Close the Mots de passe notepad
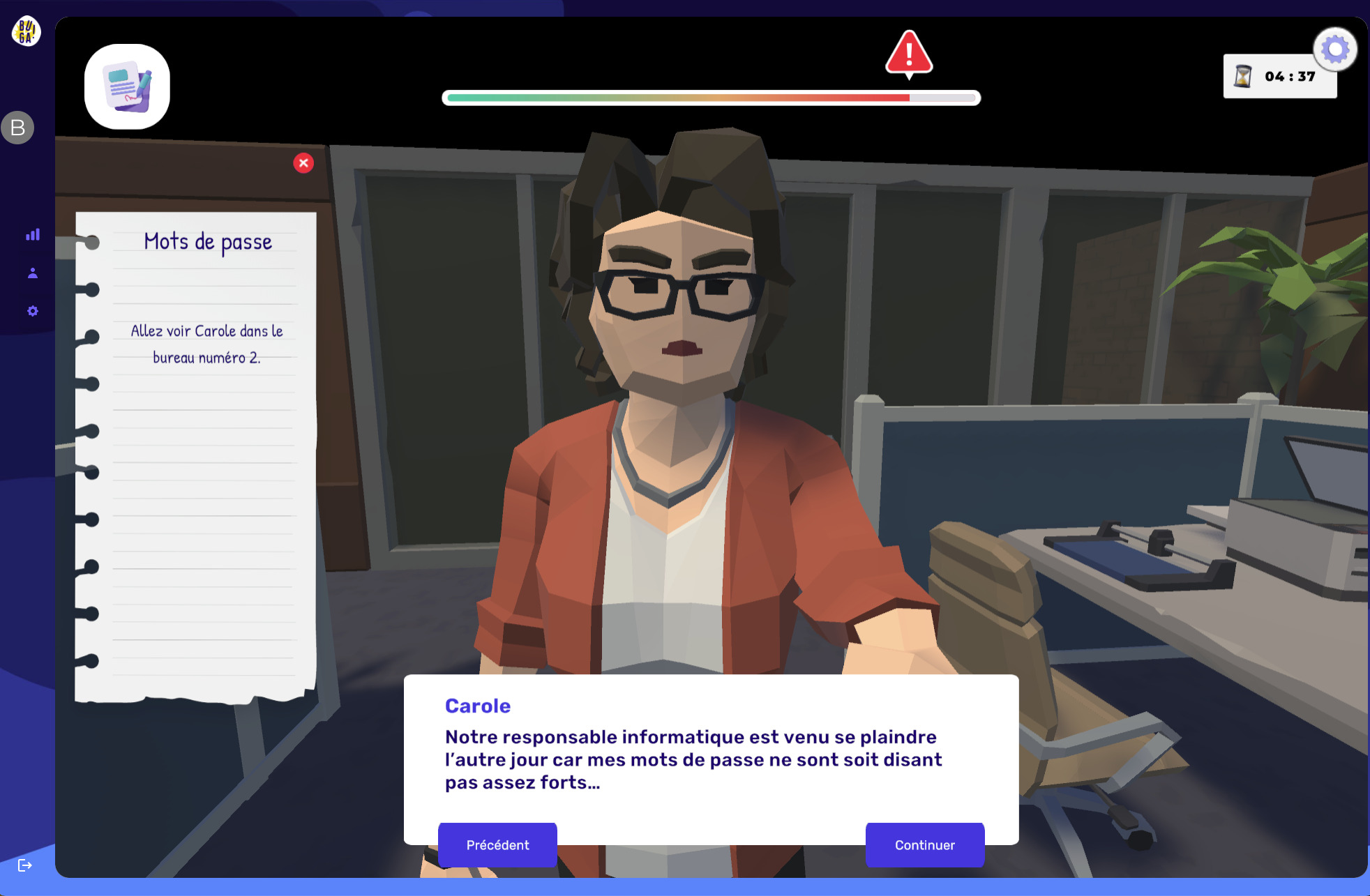1370x896 pixels. pos(303,163)
